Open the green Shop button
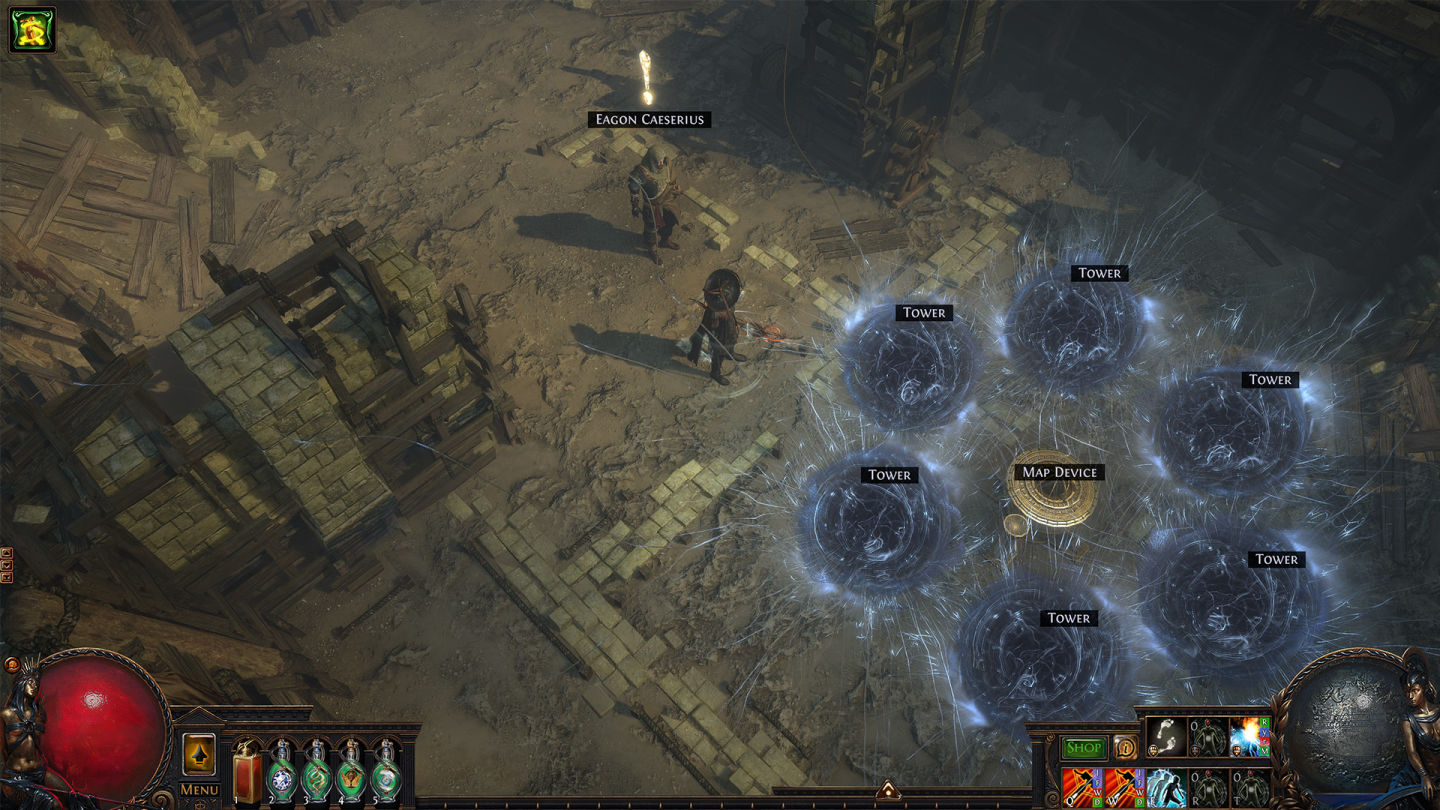 point(1083,747)
